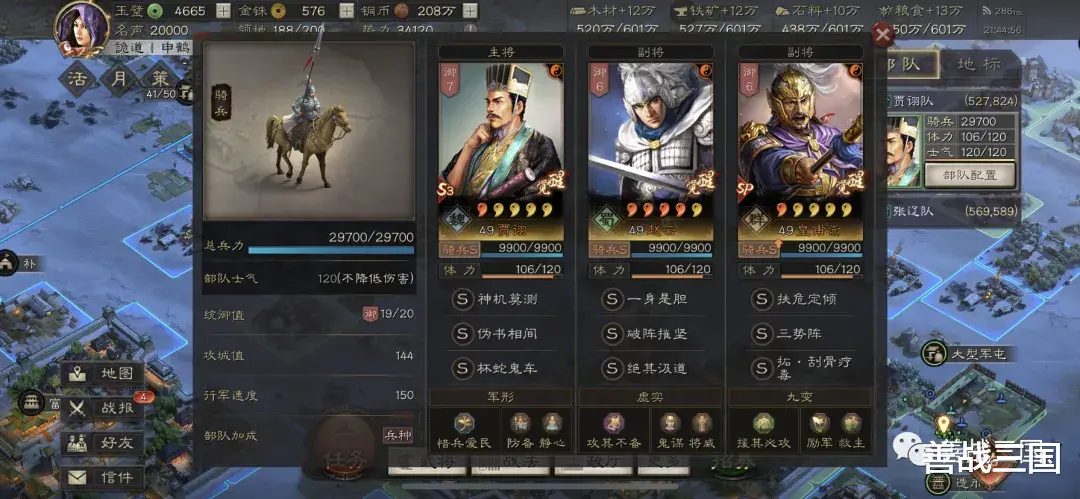This screenshot has width=1080, height=499.
Task: Switch to the 地标 landmarks tab
Action: coord(980,65)
